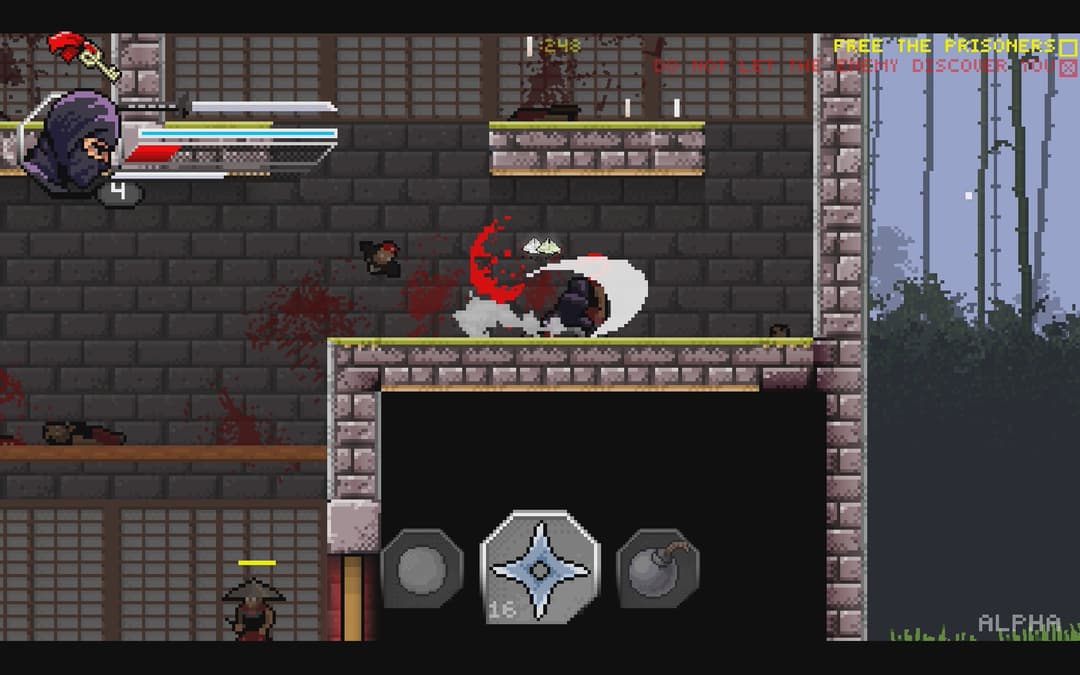This screenshot has width=1080, height=675.
Task: Click the enemy discovery objective text
Action: click(x=855, y=66)
